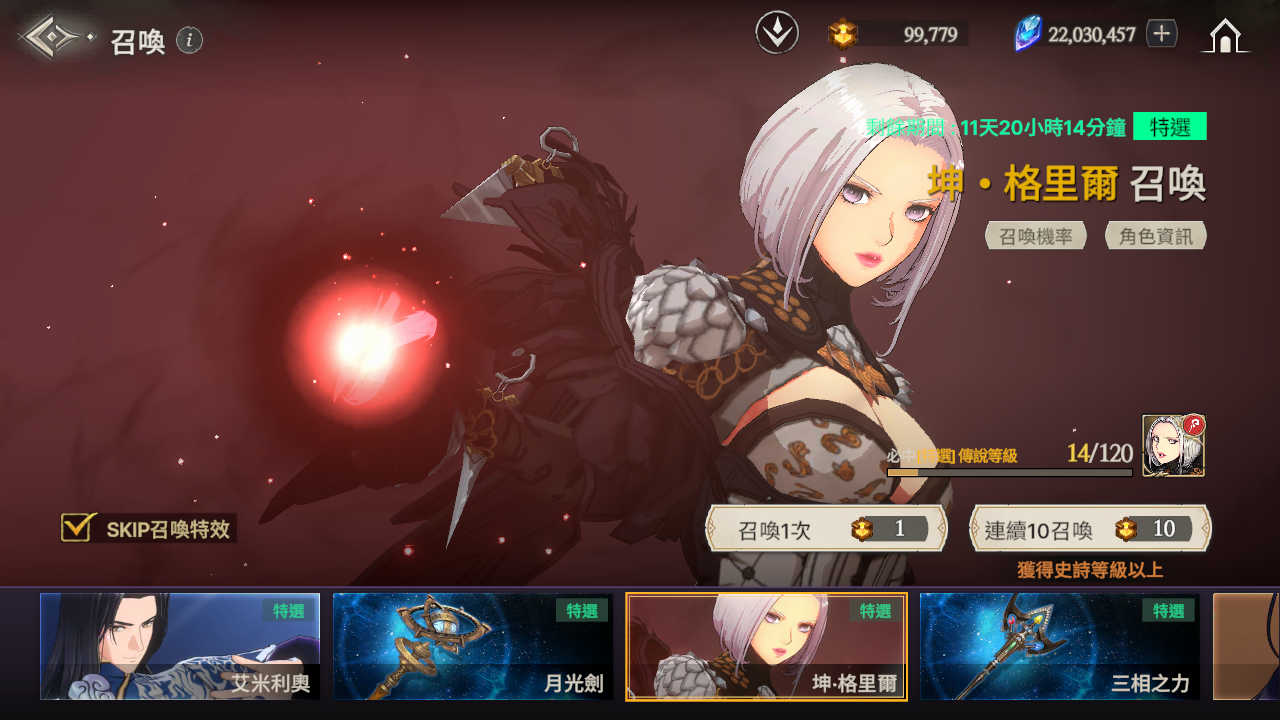Add more blue crystals with plus button
Image resolution: width=1280 pixels, height=720 pixels.
click(x=1161, y=34)
